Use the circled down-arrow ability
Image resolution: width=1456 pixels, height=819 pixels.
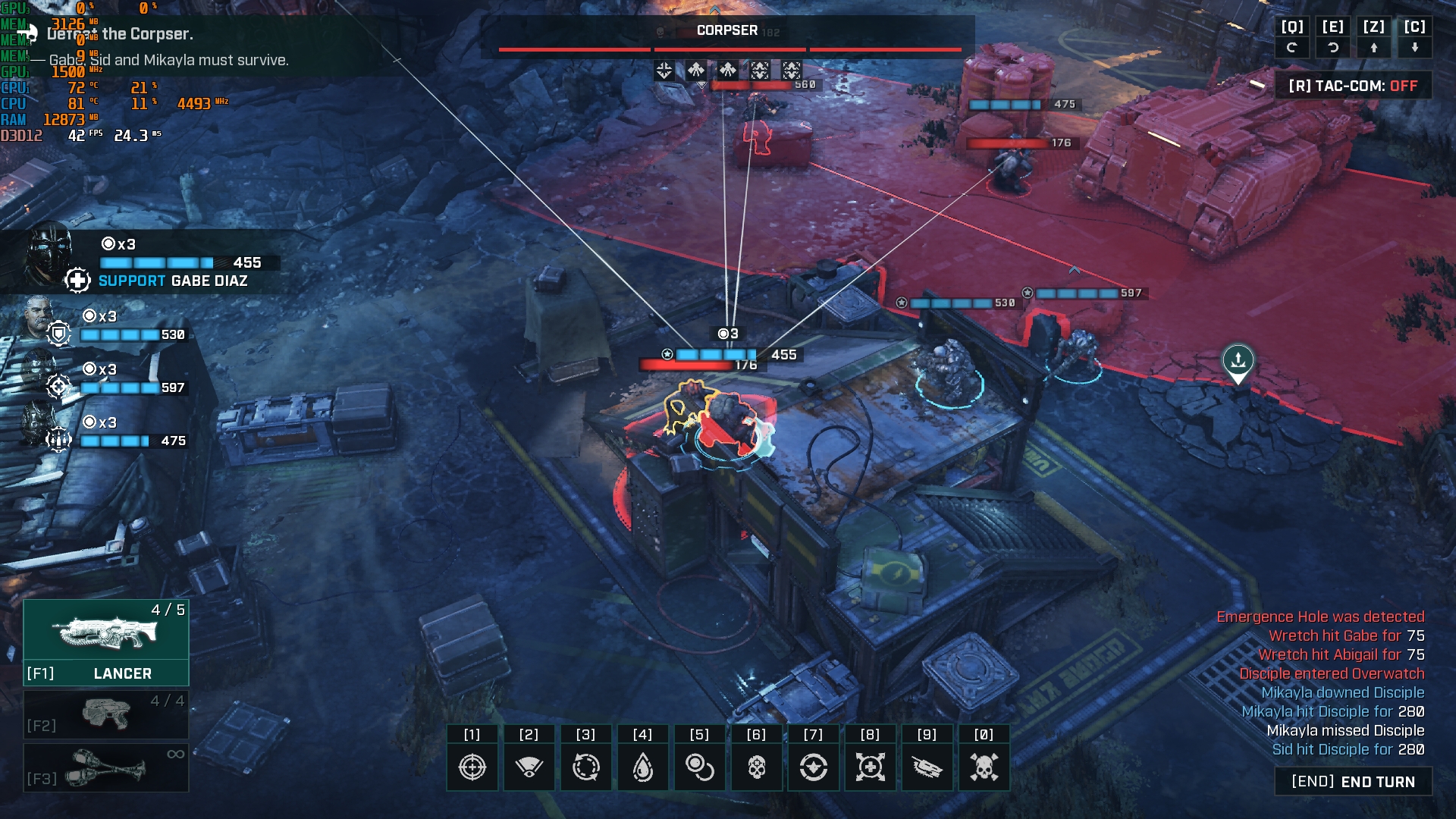click(813, 767)
